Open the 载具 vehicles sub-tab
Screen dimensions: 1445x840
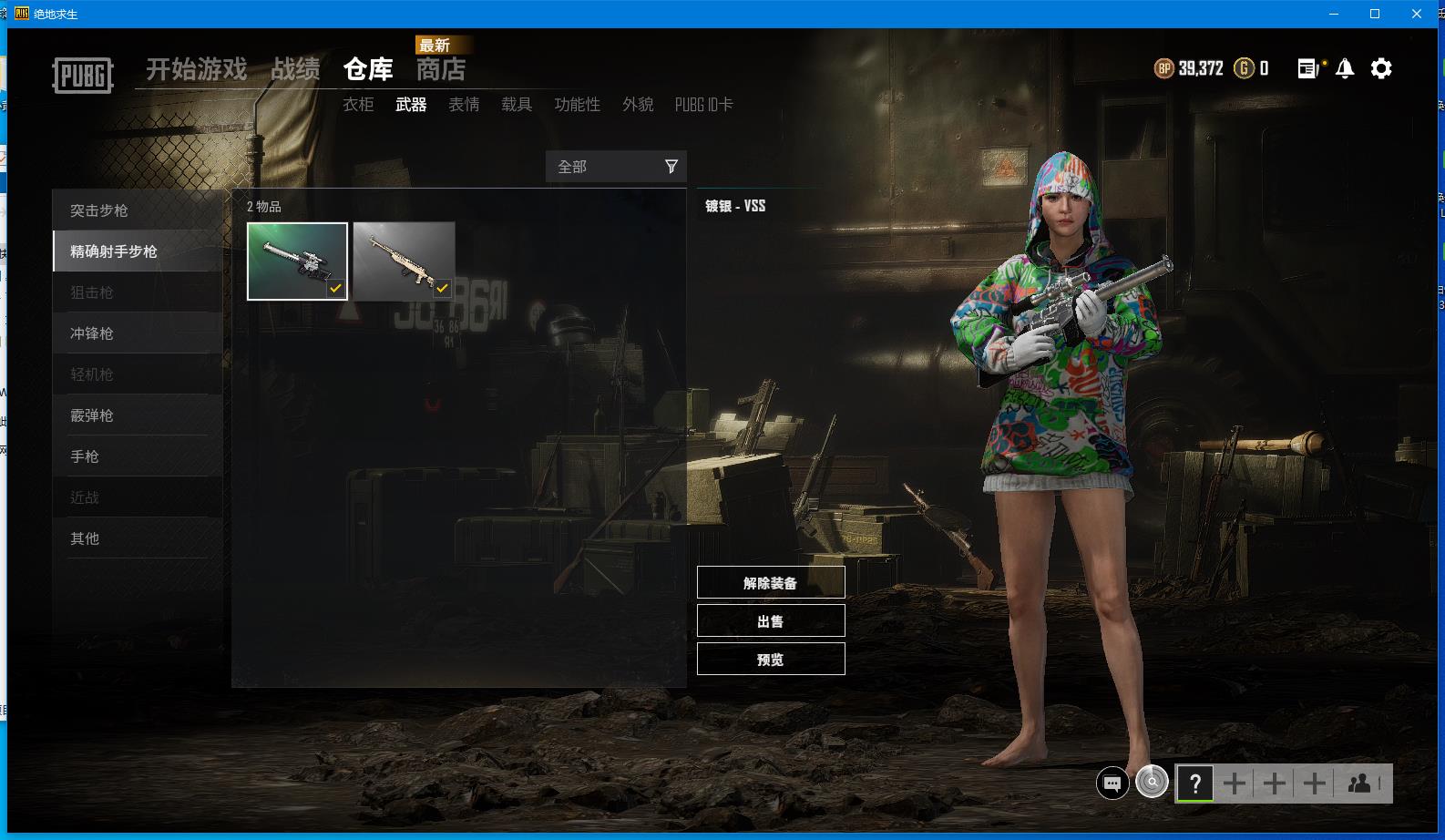tap(517, 105)
